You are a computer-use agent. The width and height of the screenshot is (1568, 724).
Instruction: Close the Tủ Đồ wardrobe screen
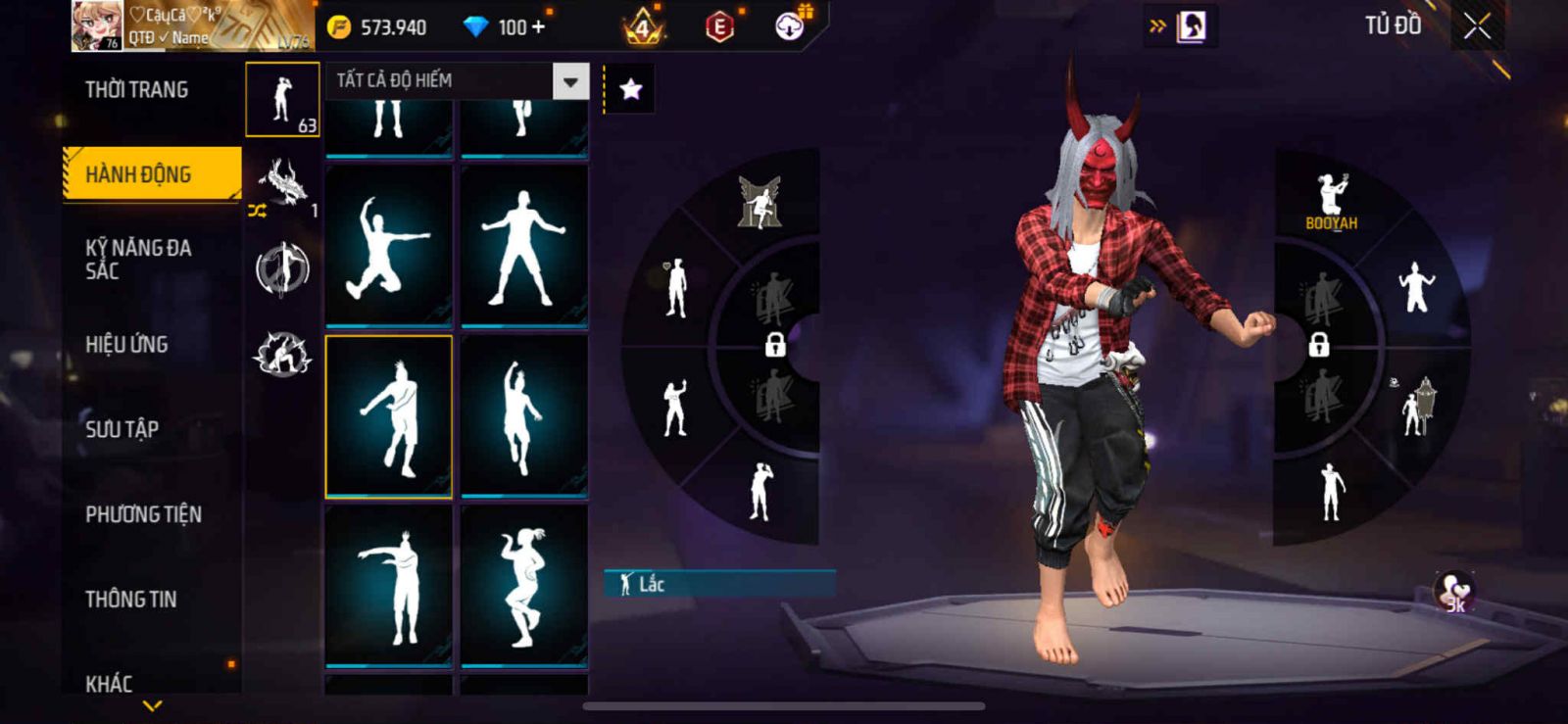coord(1477,26)
